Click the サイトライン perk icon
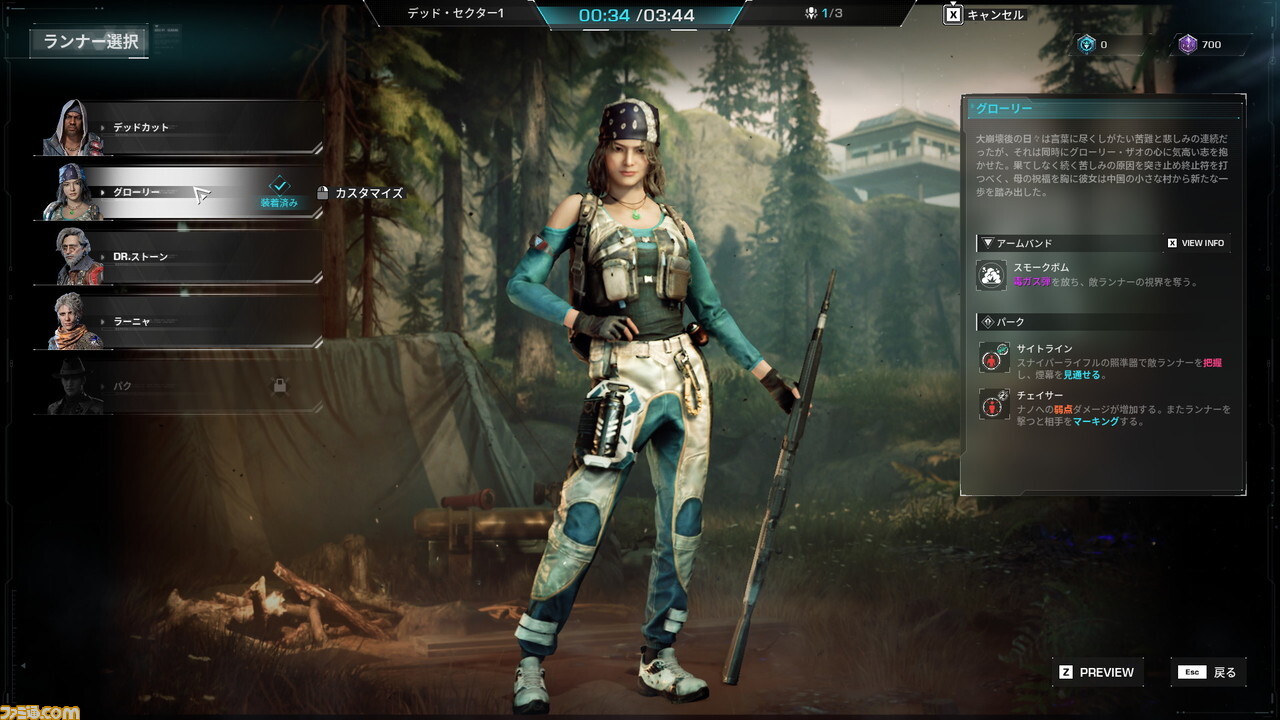 tap(994, 357)
